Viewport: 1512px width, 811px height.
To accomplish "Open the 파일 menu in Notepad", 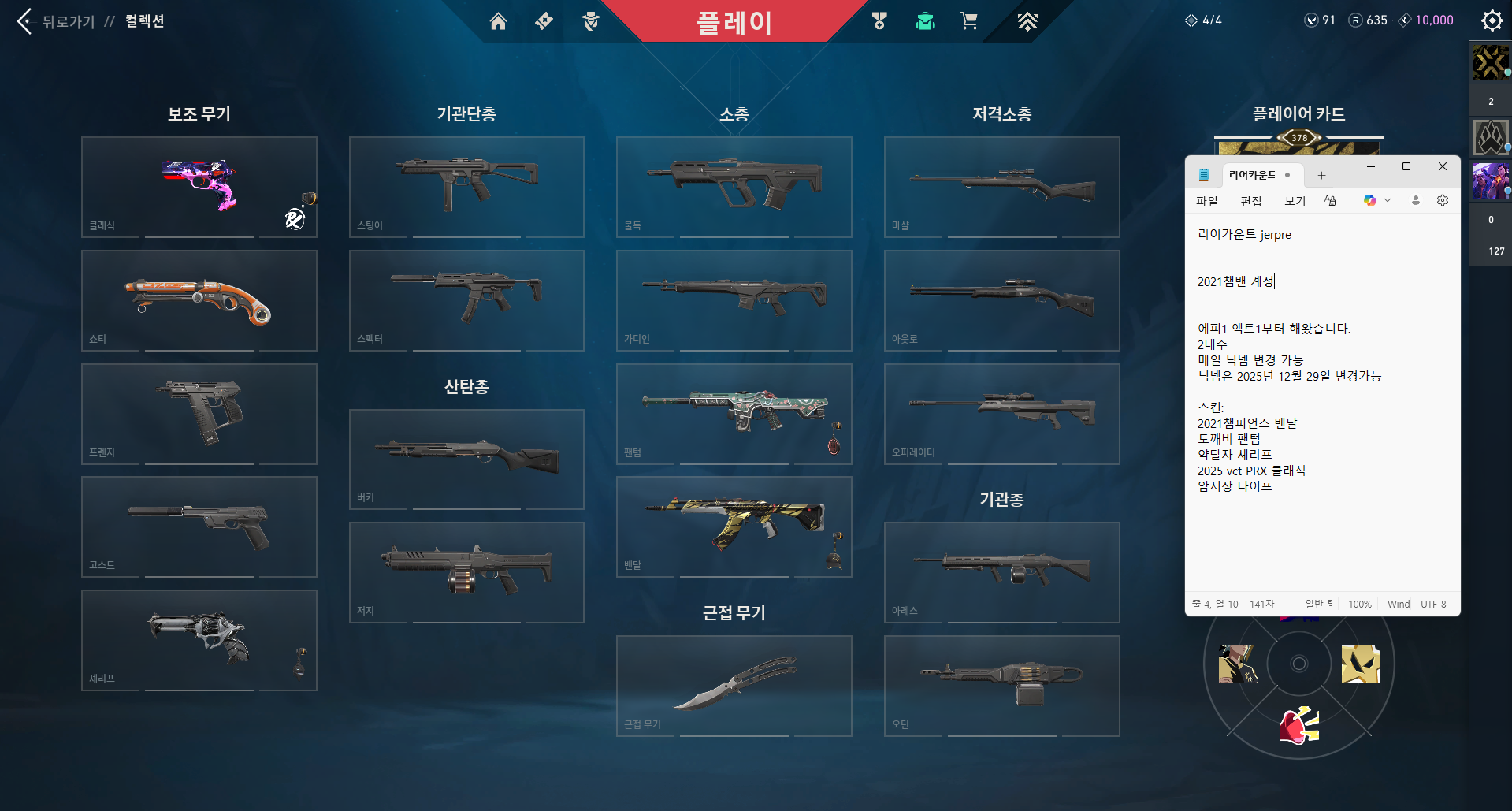I will tap(1206, 201).
